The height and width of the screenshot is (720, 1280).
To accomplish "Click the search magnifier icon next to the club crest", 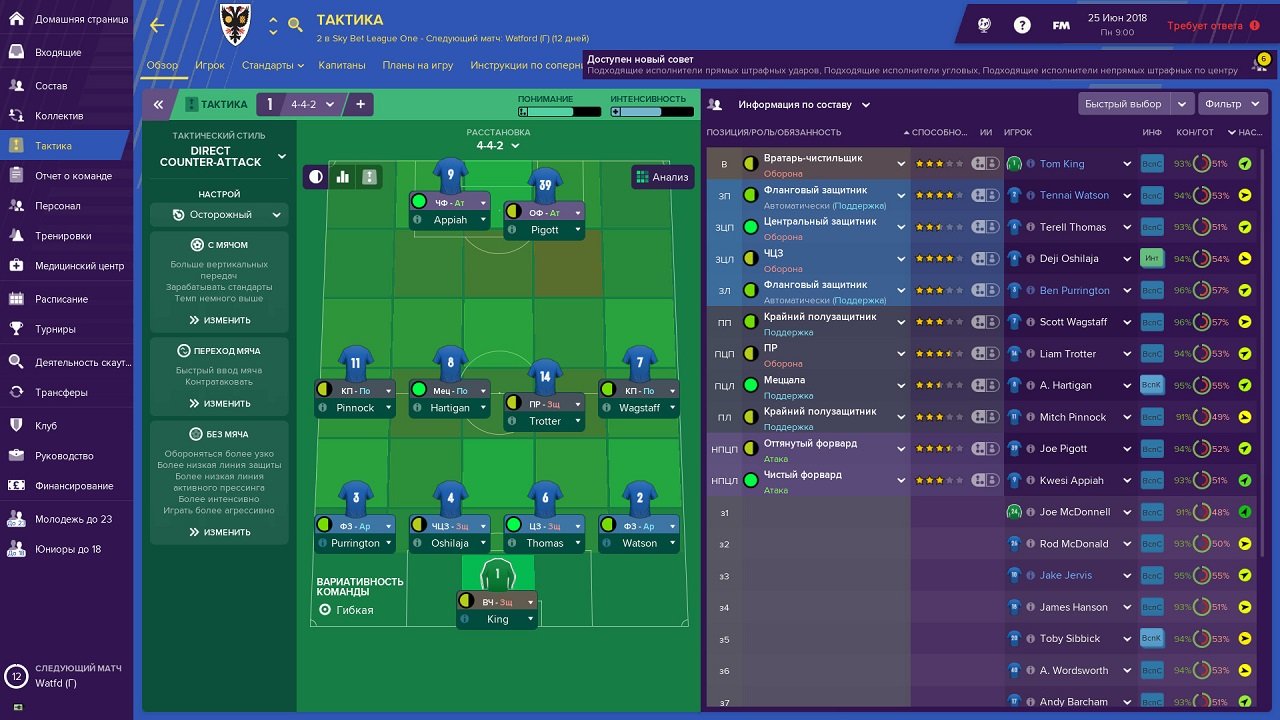I will [295, 26].
